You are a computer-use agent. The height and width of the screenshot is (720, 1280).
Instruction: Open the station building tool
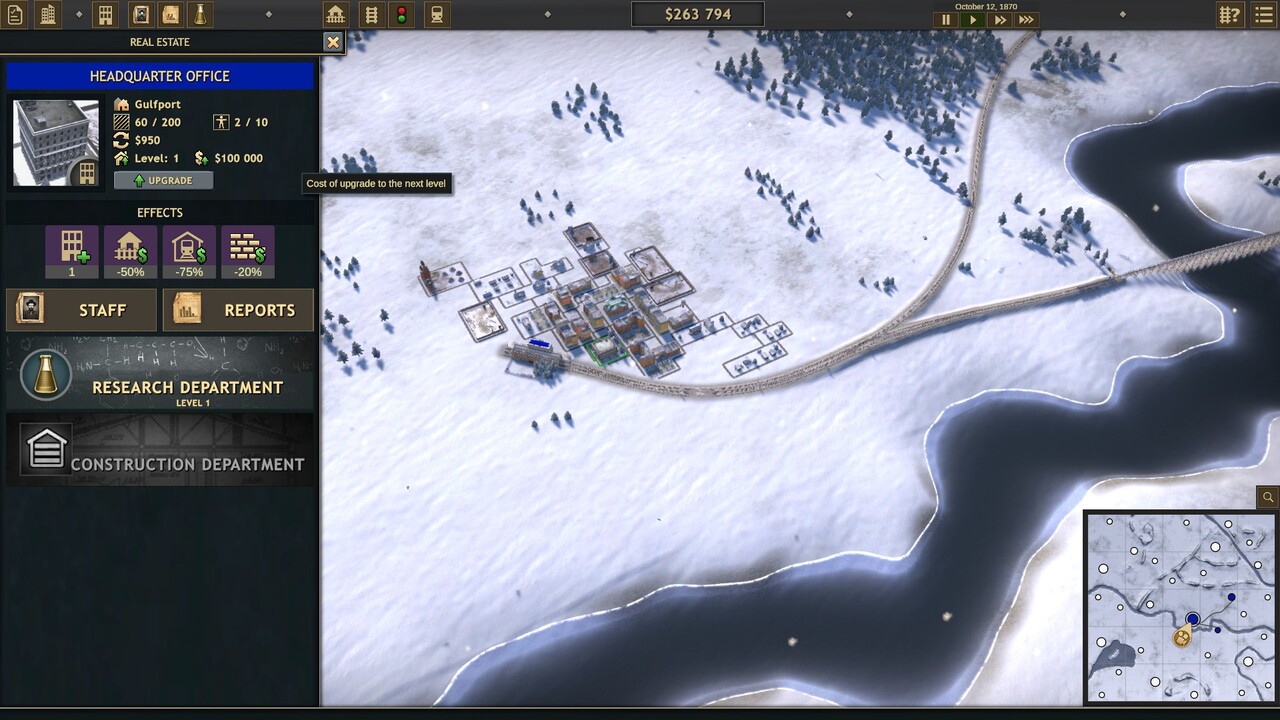336,15
